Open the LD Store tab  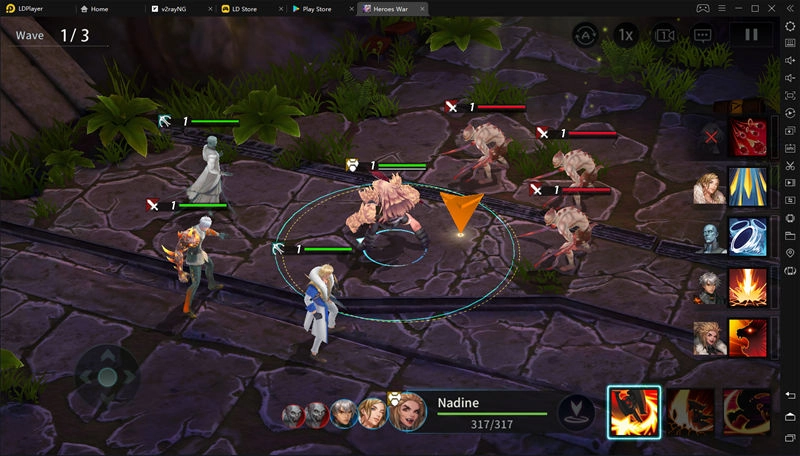[x=248, y=8]
